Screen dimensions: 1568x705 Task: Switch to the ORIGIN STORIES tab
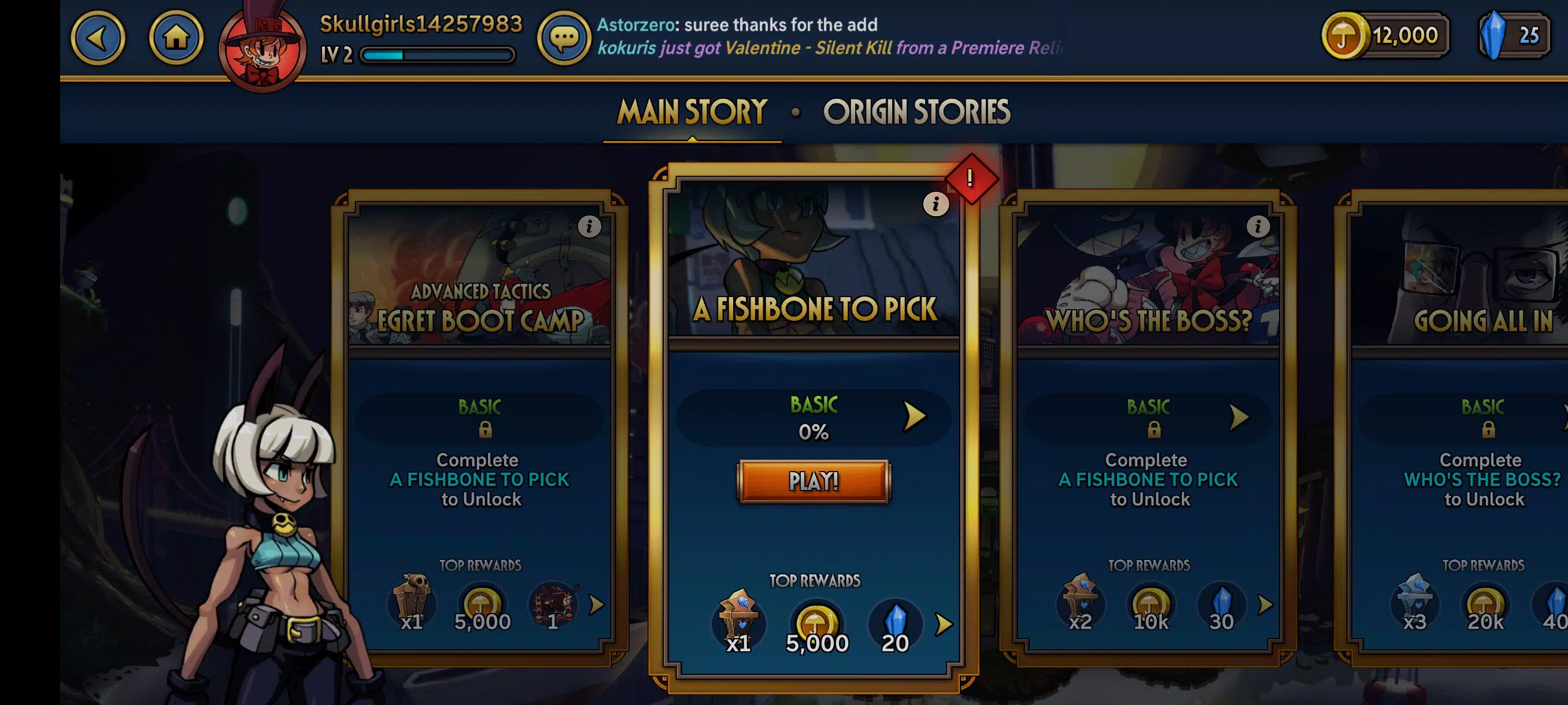click(x=917, y=112)
